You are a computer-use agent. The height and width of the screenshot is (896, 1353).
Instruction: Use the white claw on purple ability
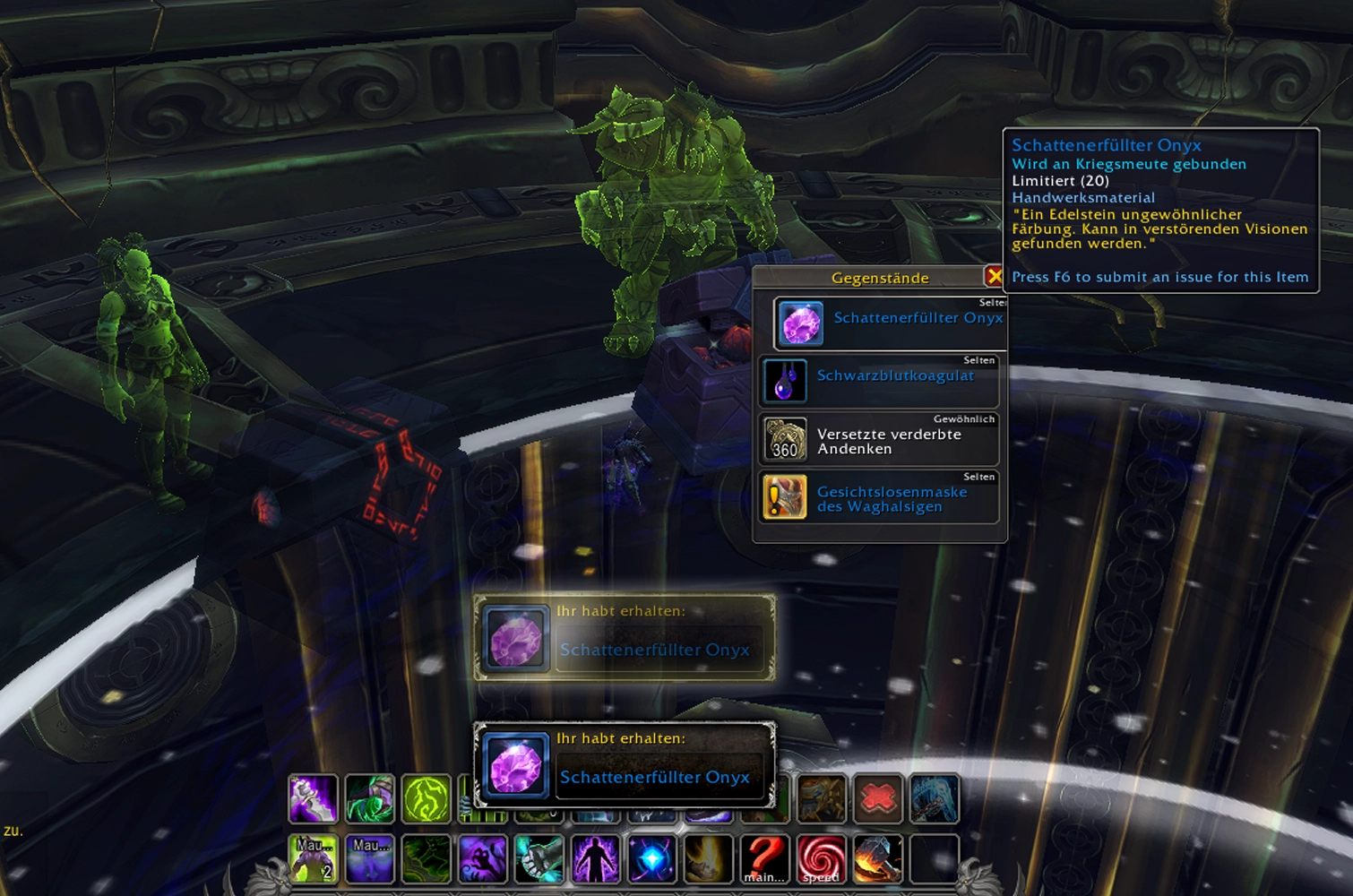(x=314, y=798)
